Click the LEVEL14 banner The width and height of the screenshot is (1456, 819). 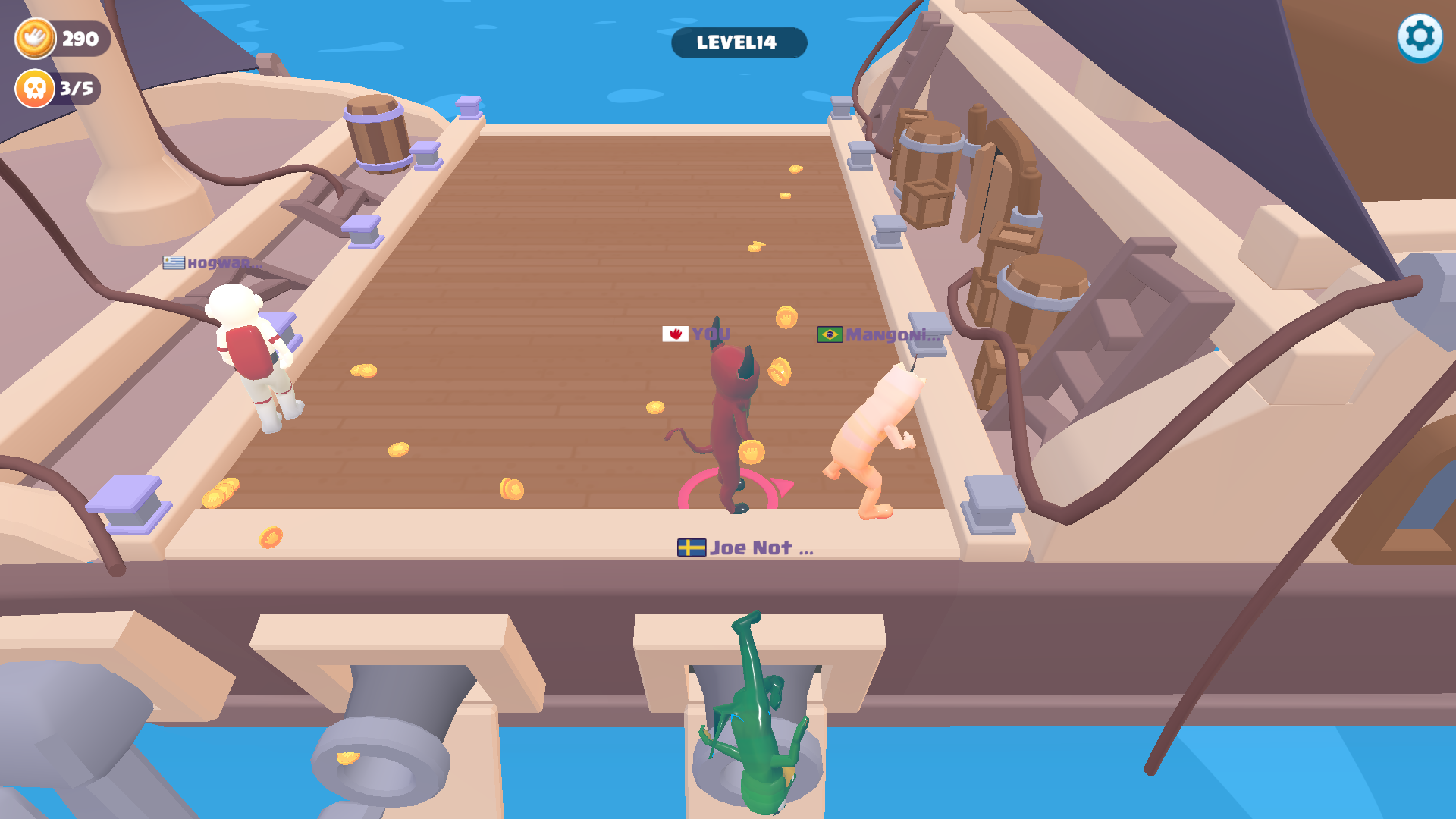(x=738, y=43)
